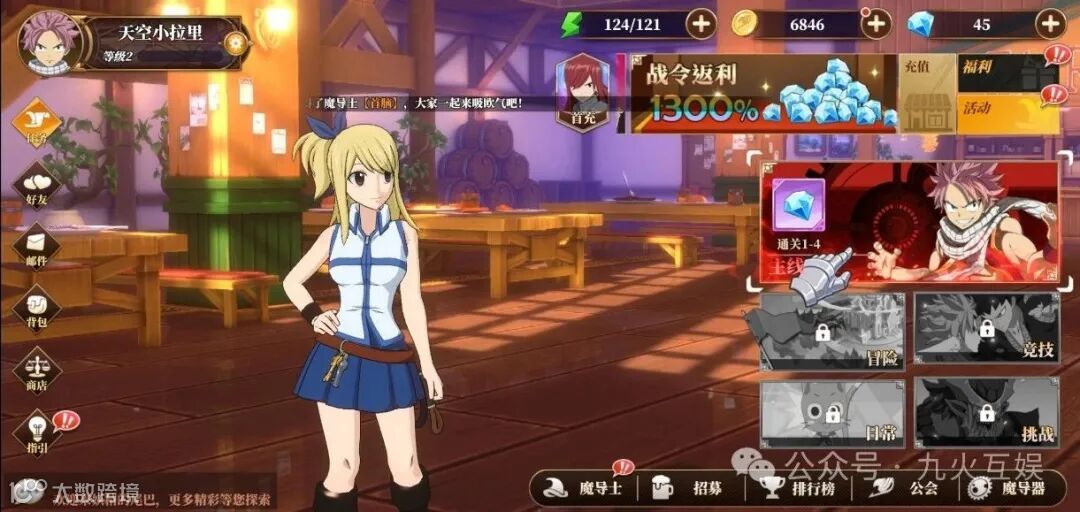1080x512 pixels.
Task: Open the 好友 friends list
Action: click(x=37, y=186)
